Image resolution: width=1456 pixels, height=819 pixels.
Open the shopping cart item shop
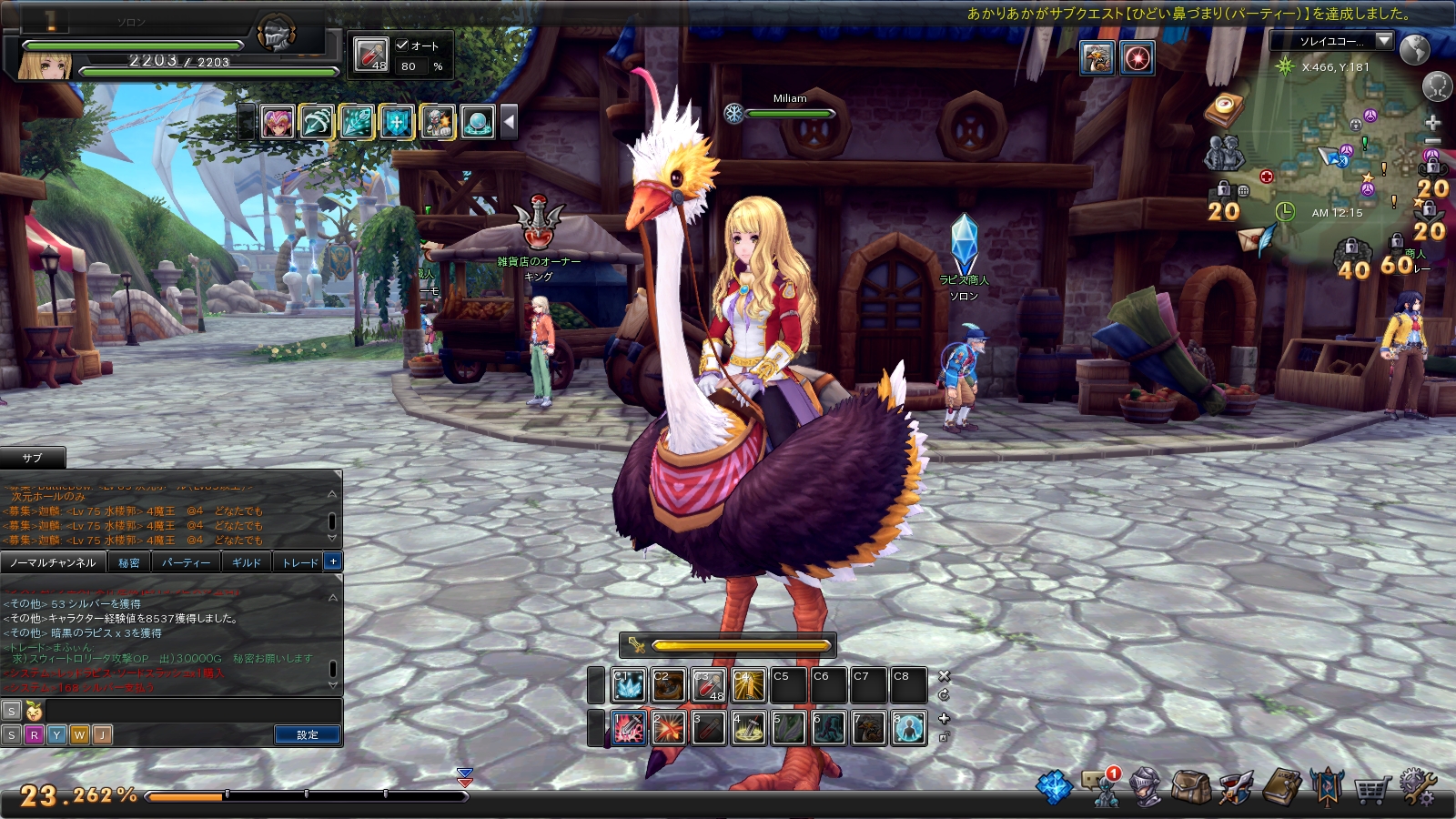pyautogui.click(x=1370, y=788)
